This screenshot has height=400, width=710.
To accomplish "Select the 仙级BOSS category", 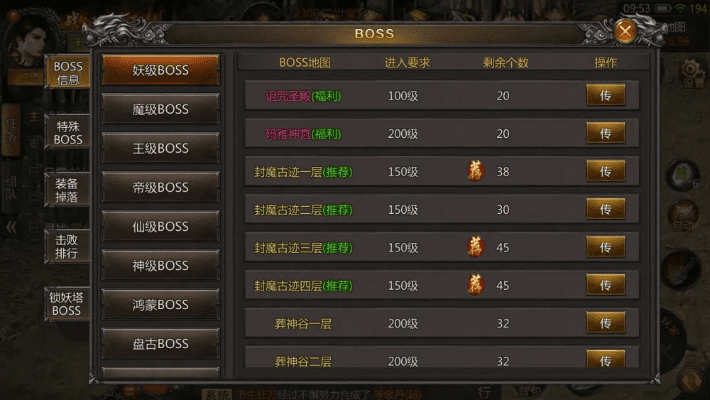I will click(x=160, y=227).
